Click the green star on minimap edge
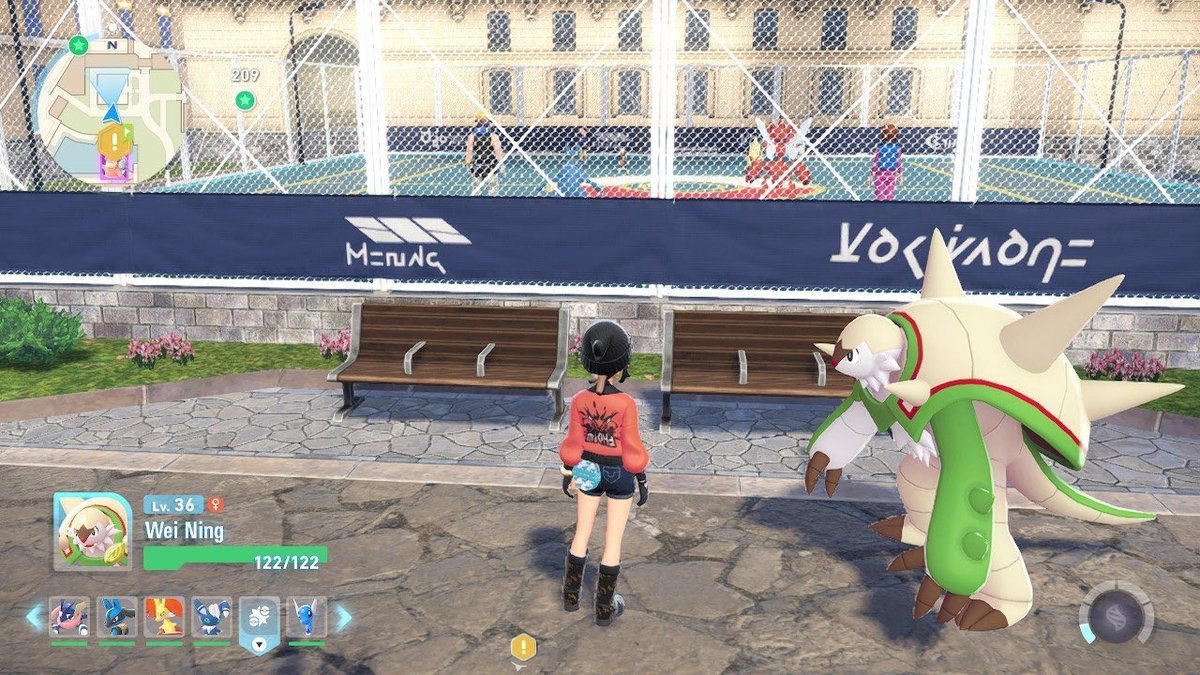Screen dimensions: 1200x675 79,45
